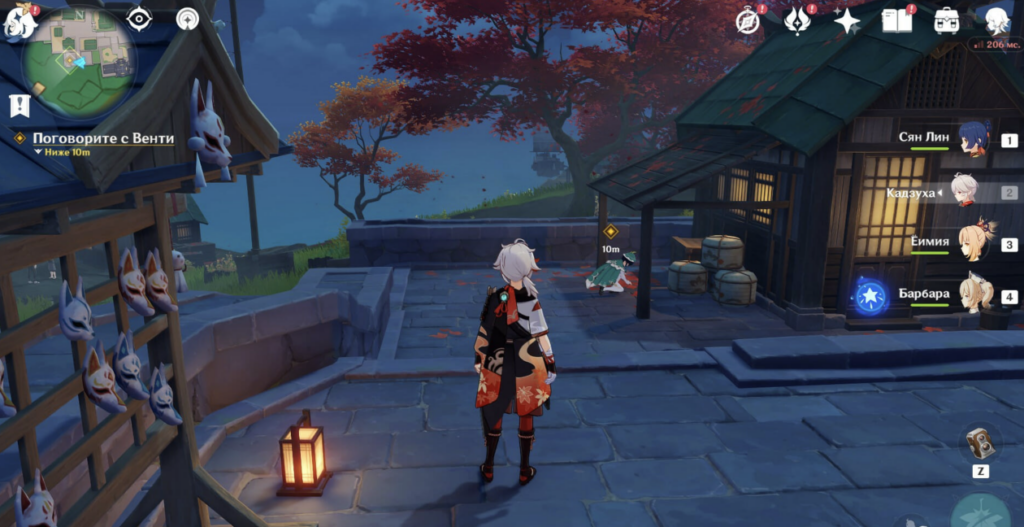1024x527 pixels.
Task: Open the quest log banner icon
Action: [19, 104]
